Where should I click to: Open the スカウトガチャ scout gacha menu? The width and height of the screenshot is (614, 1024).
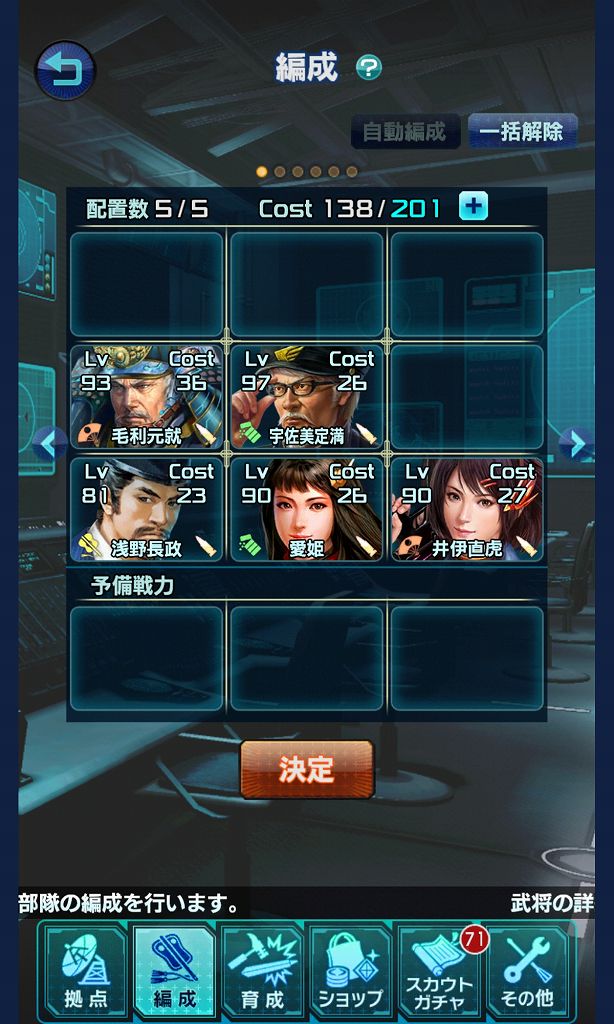tap(439, 969)
